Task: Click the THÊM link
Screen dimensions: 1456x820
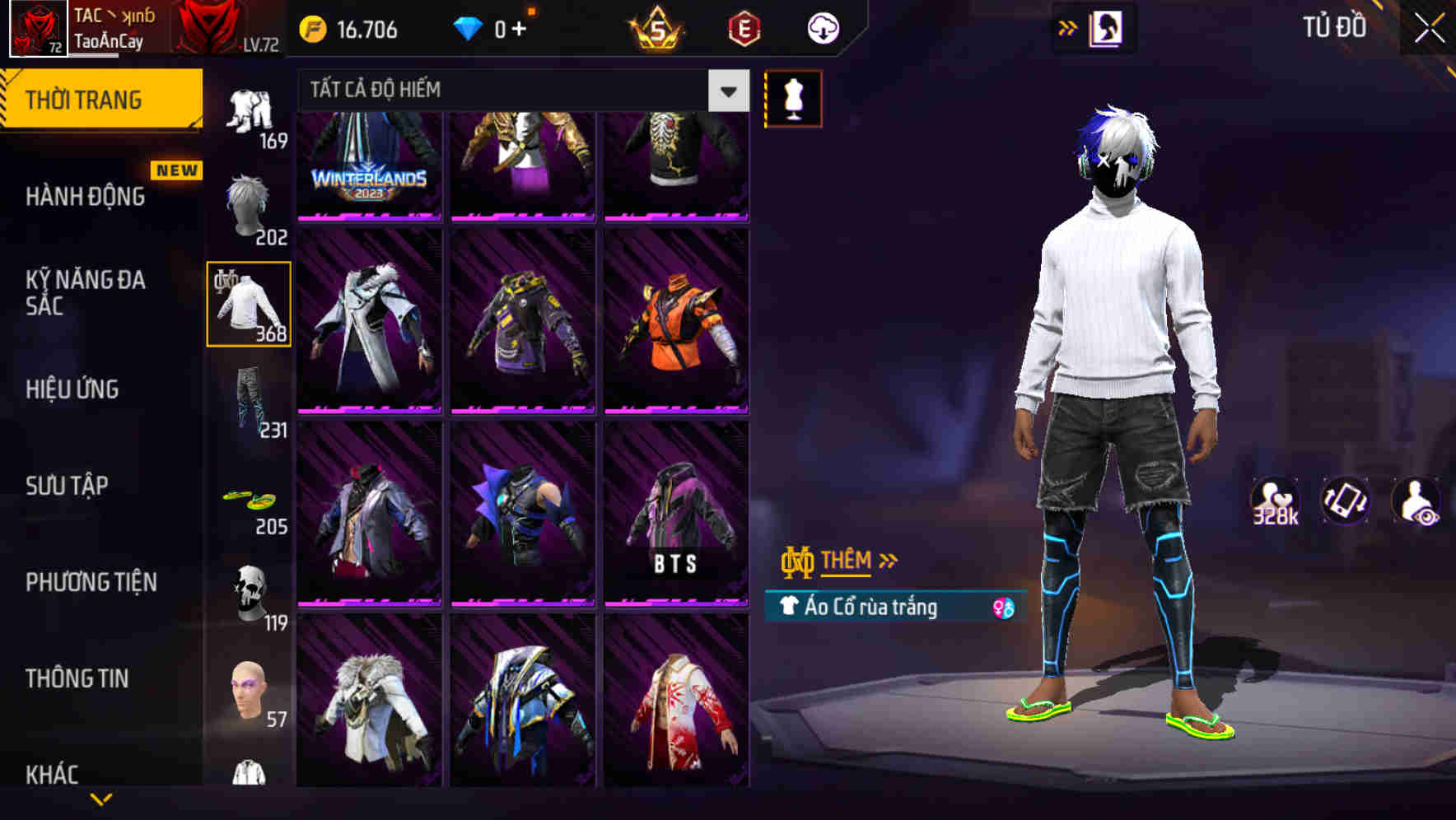Action: tap(849, 560)
